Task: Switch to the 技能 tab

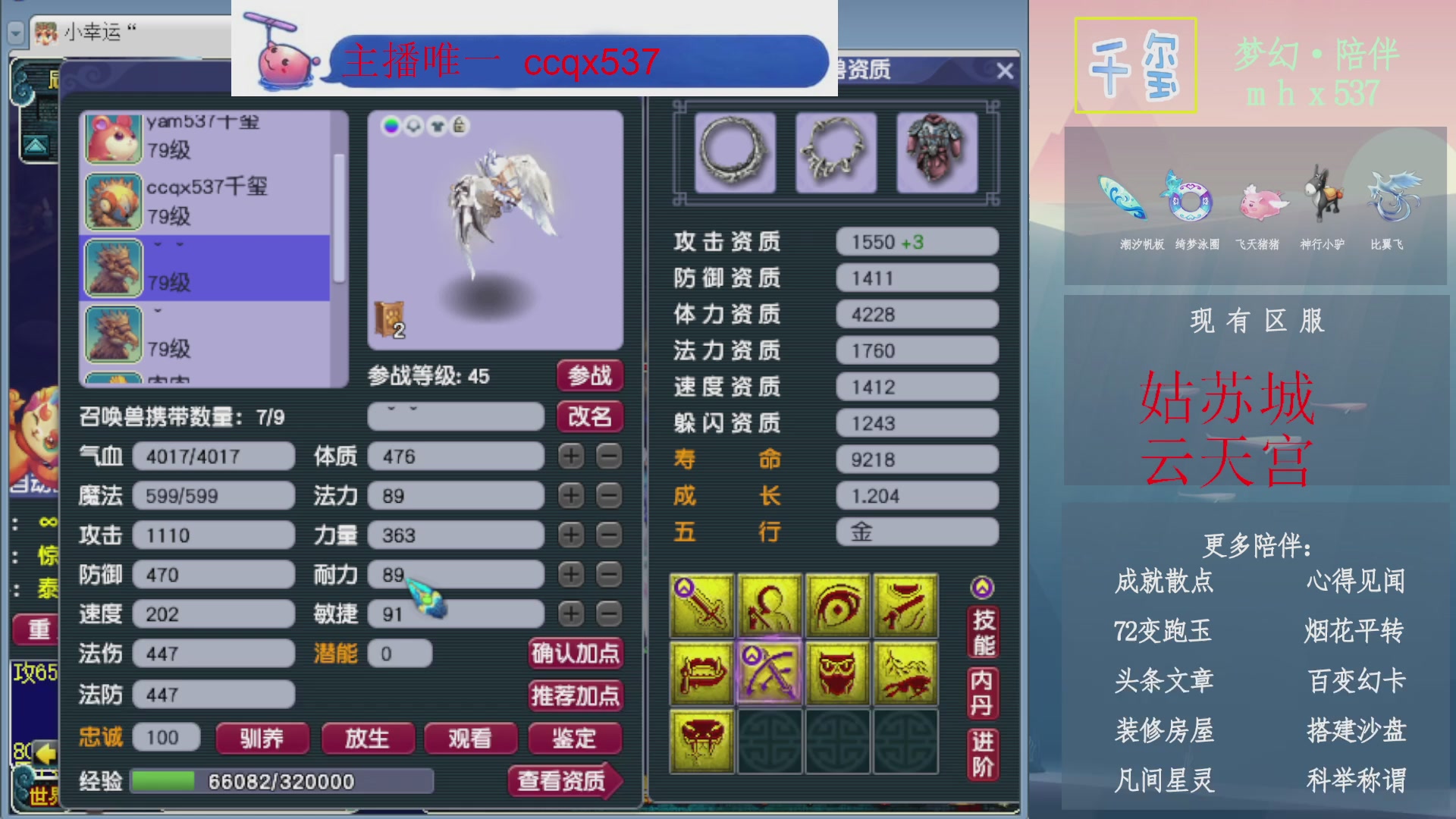Action: pyautogui.click(x=981, y=631)
